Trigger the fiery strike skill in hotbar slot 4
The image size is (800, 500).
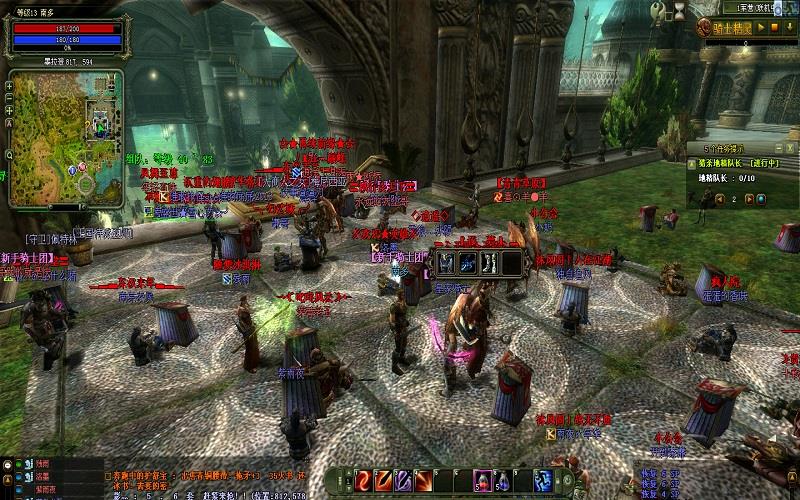click(x=423, y=481)
